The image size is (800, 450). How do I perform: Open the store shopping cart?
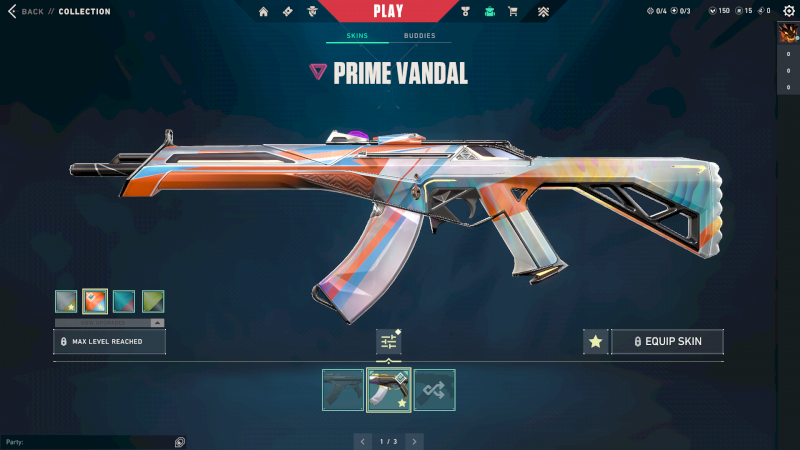(x=513, y=12)
